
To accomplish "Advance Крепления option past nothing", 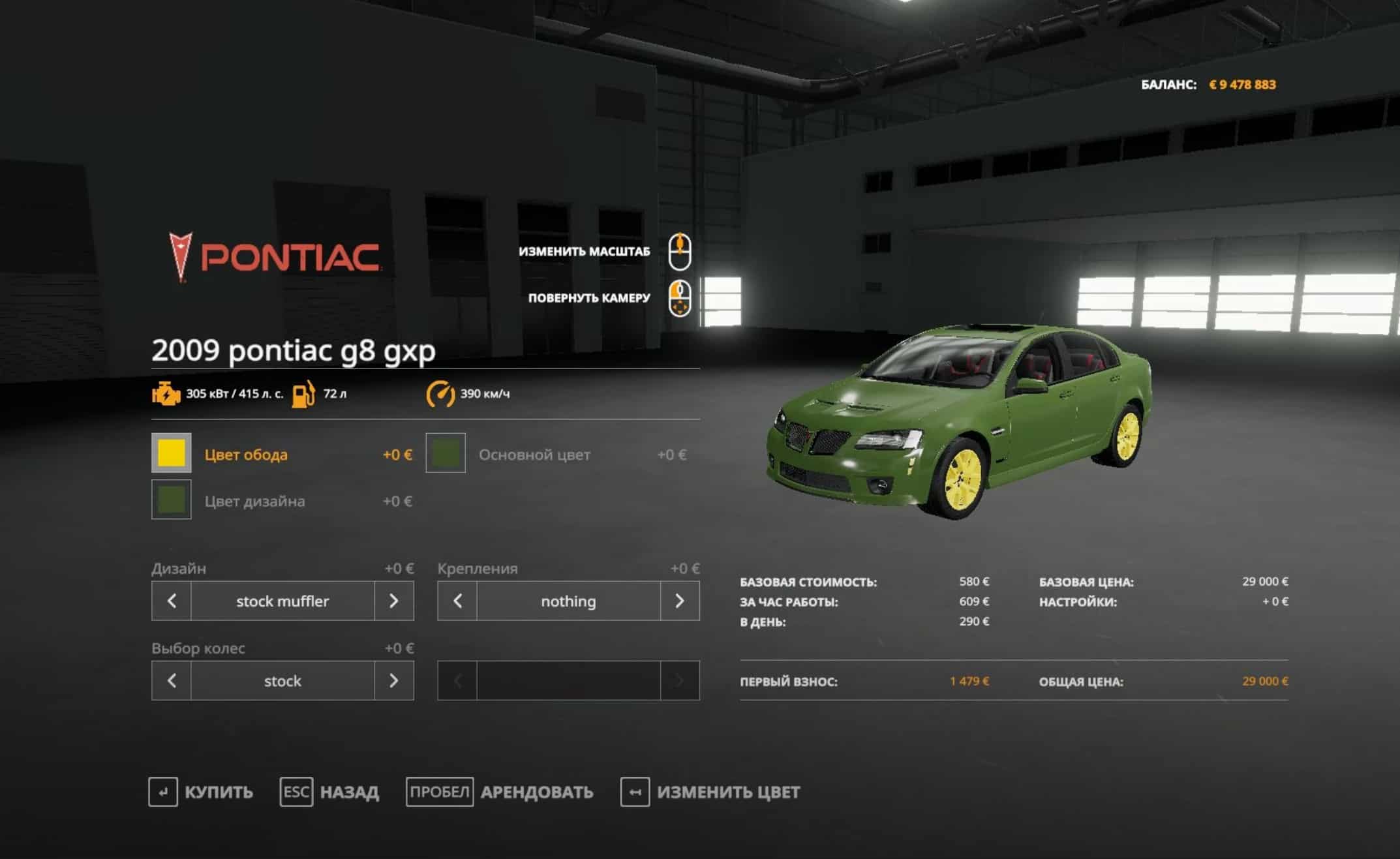I will point(679,601).
